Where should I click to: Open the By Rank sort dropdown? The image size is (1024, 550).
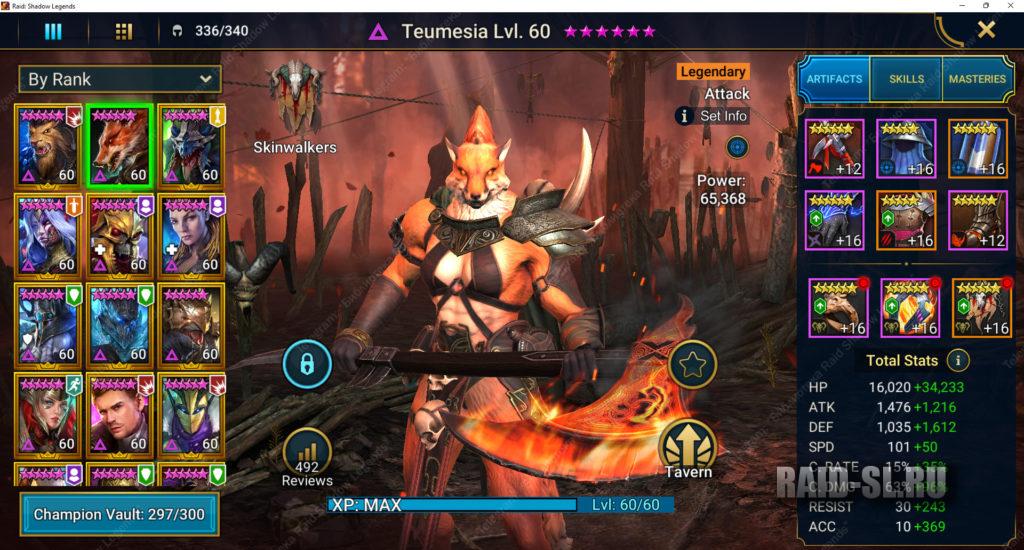pos(121,79)
